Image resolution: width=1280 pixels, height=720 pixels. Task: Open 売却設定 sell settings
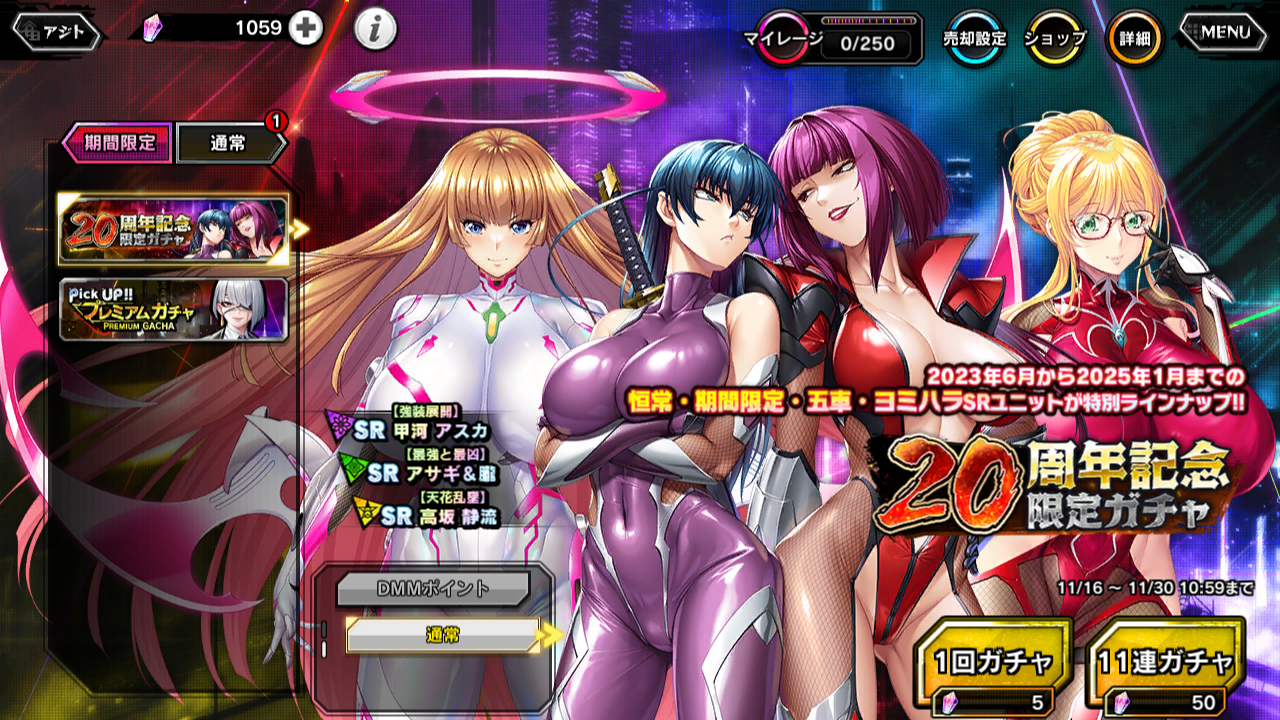click(x=974, y=39)
